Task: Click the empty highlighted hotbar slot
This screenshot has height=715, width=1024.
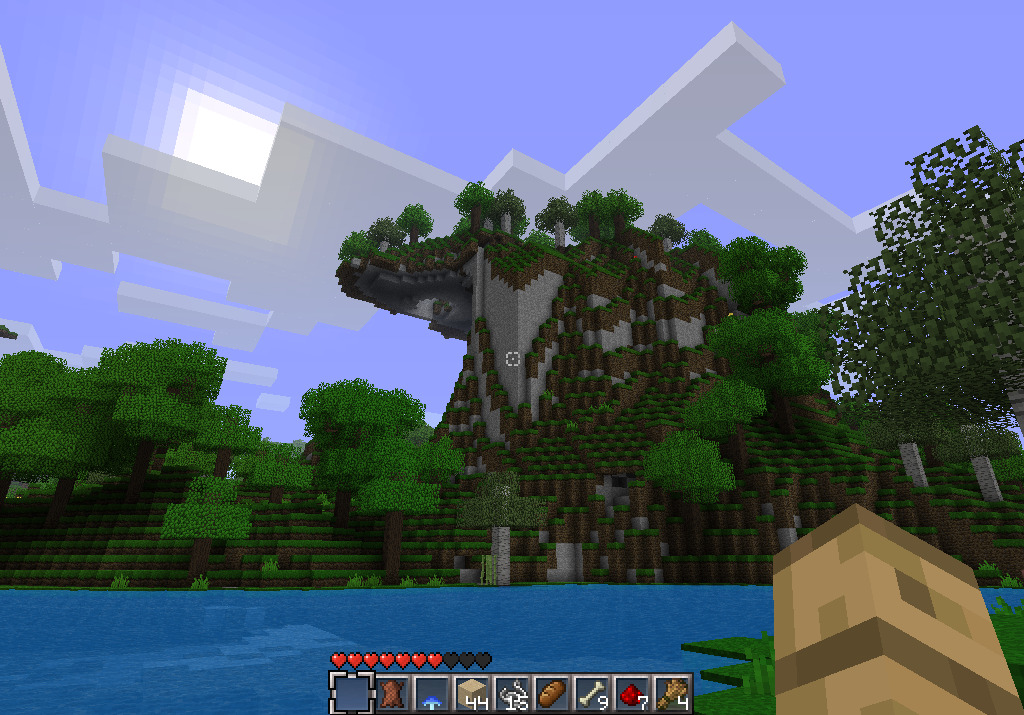Action: coord(351,692)
